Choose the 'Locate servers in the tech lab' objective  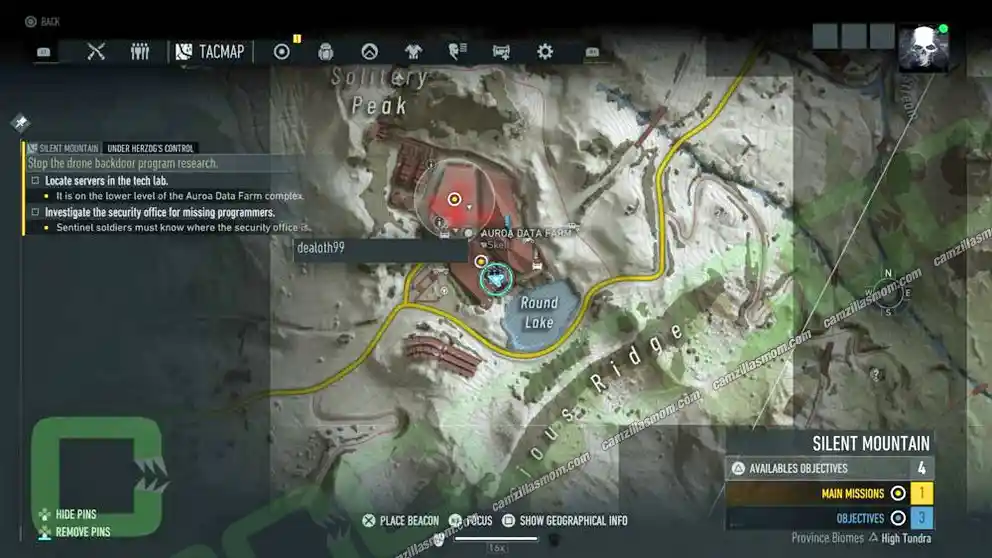(107, 181)
